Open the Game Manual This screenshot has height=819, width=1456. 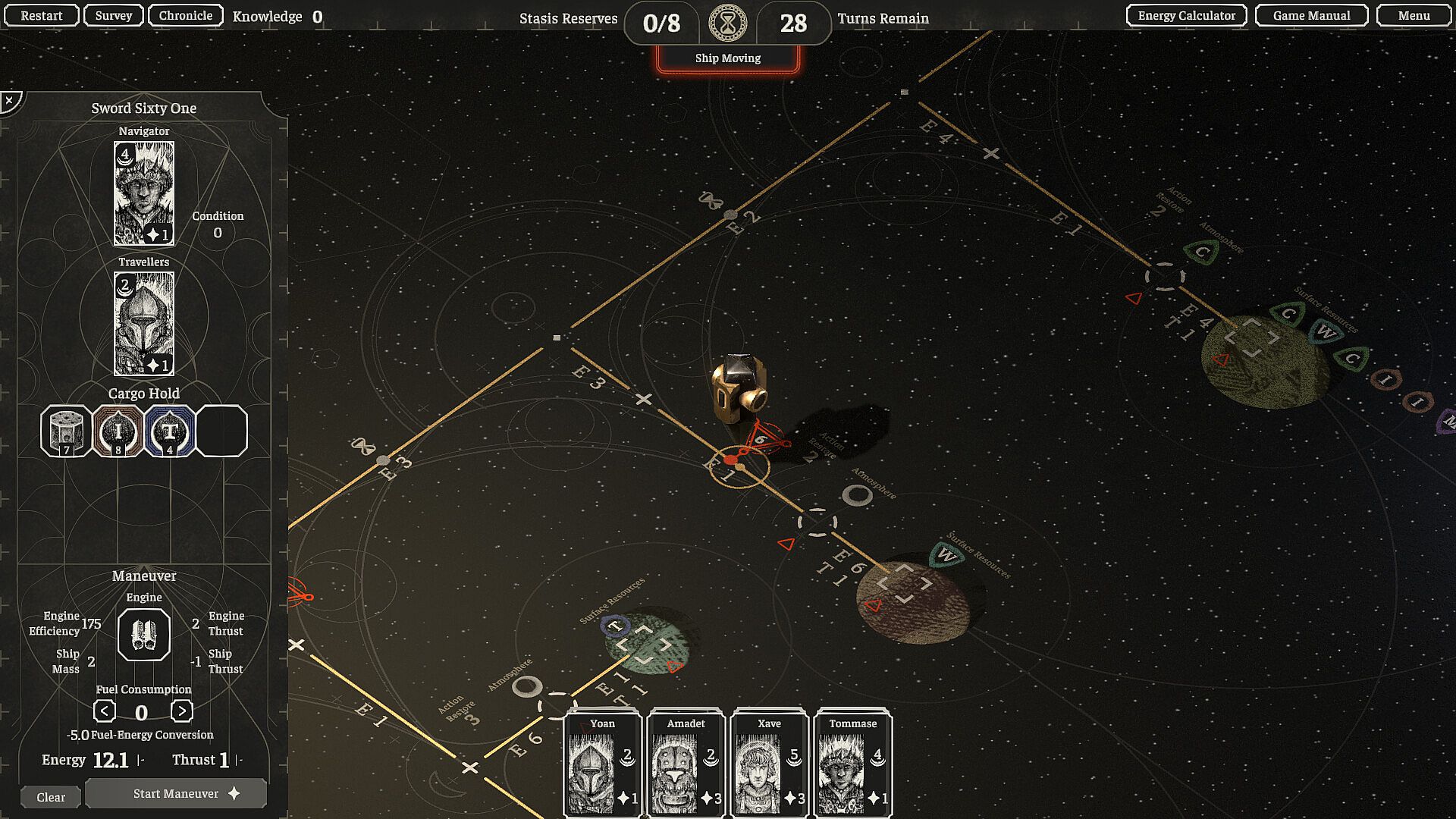pyautogui.click(x=1311, y=15)
